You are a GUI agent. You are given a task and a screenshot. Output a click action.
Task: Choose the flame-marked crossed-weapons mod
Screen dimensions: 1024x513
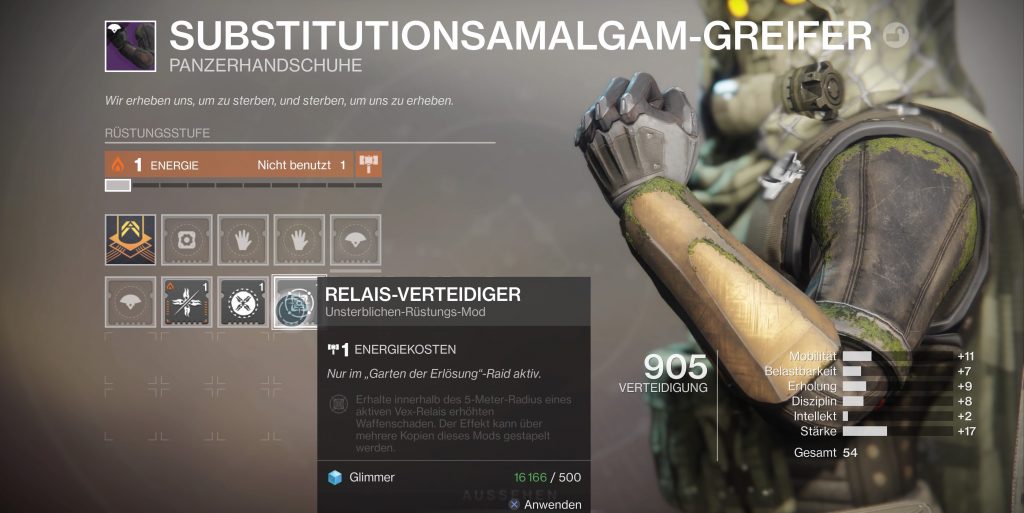tap(186, 302)
